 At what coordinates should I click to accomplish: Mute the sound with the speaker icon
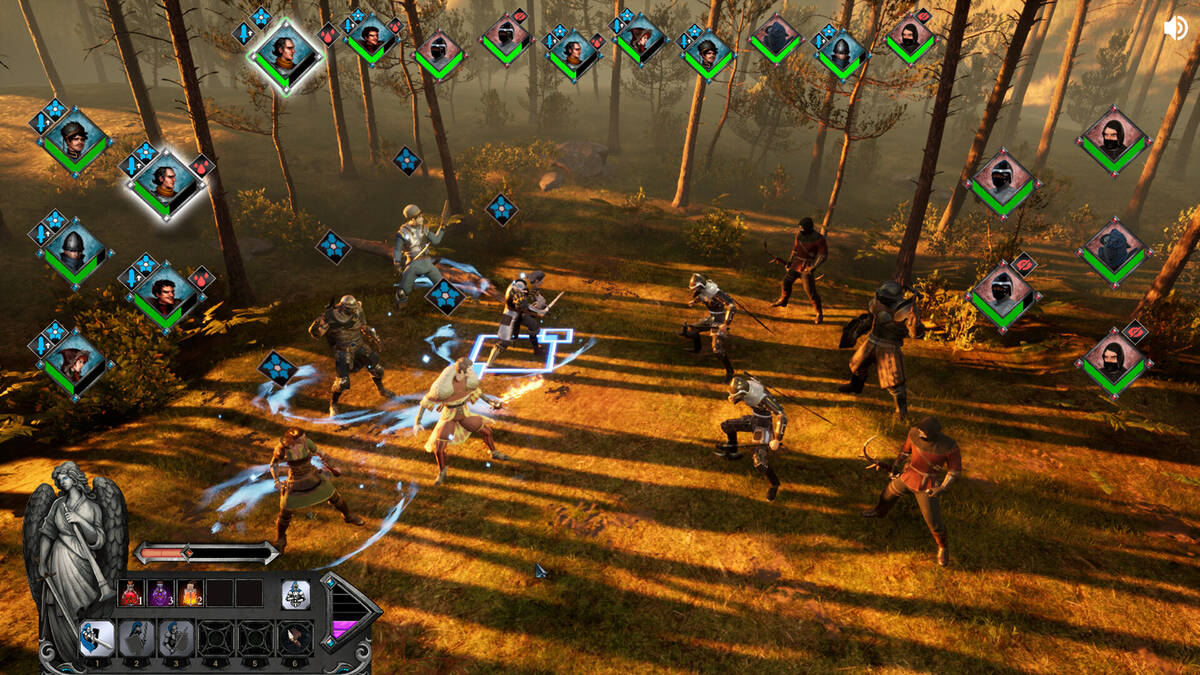(1176, 28)
